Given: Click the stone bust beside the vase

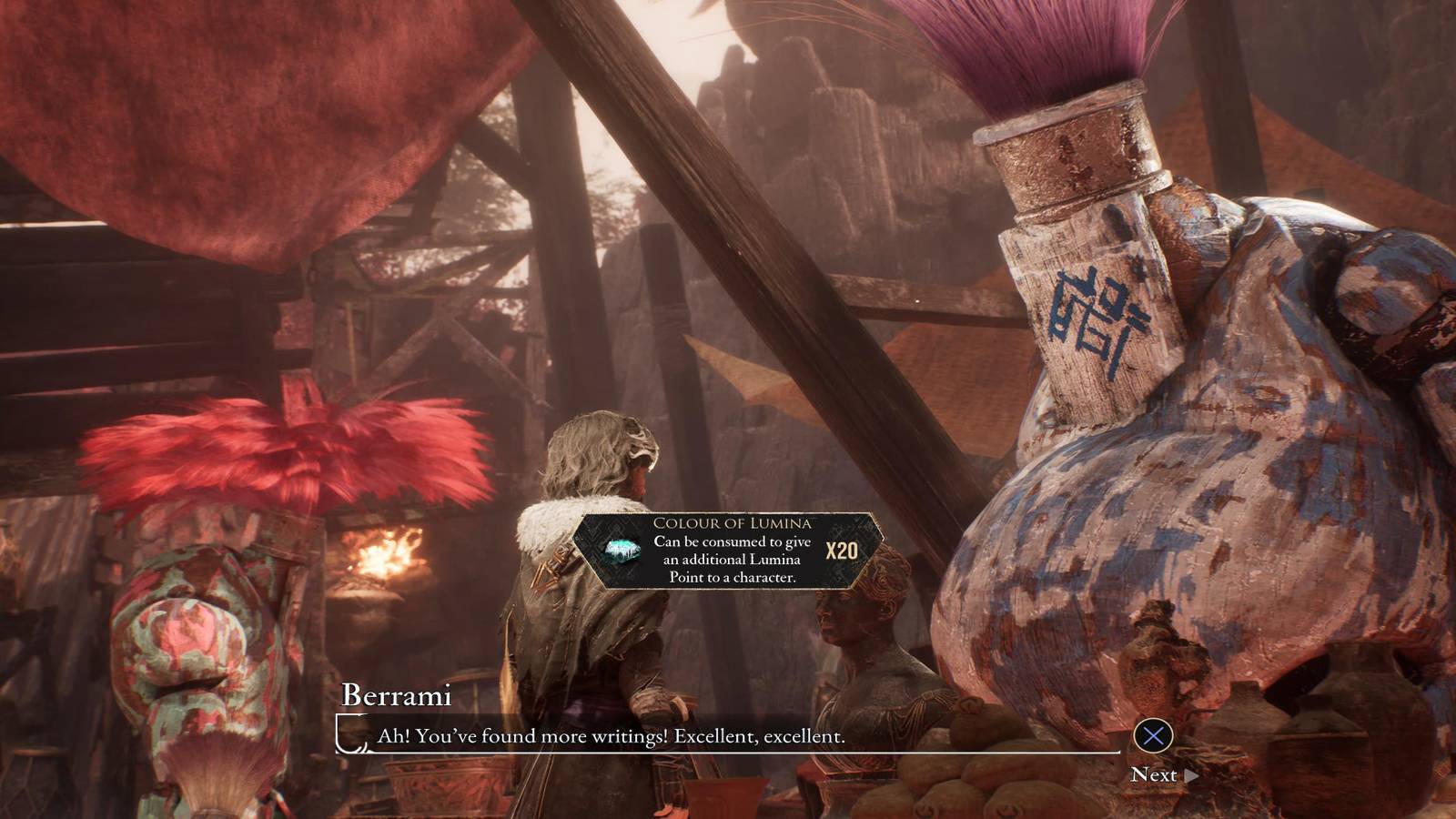Looking at the screenshot, I should [x=859, y=637].
